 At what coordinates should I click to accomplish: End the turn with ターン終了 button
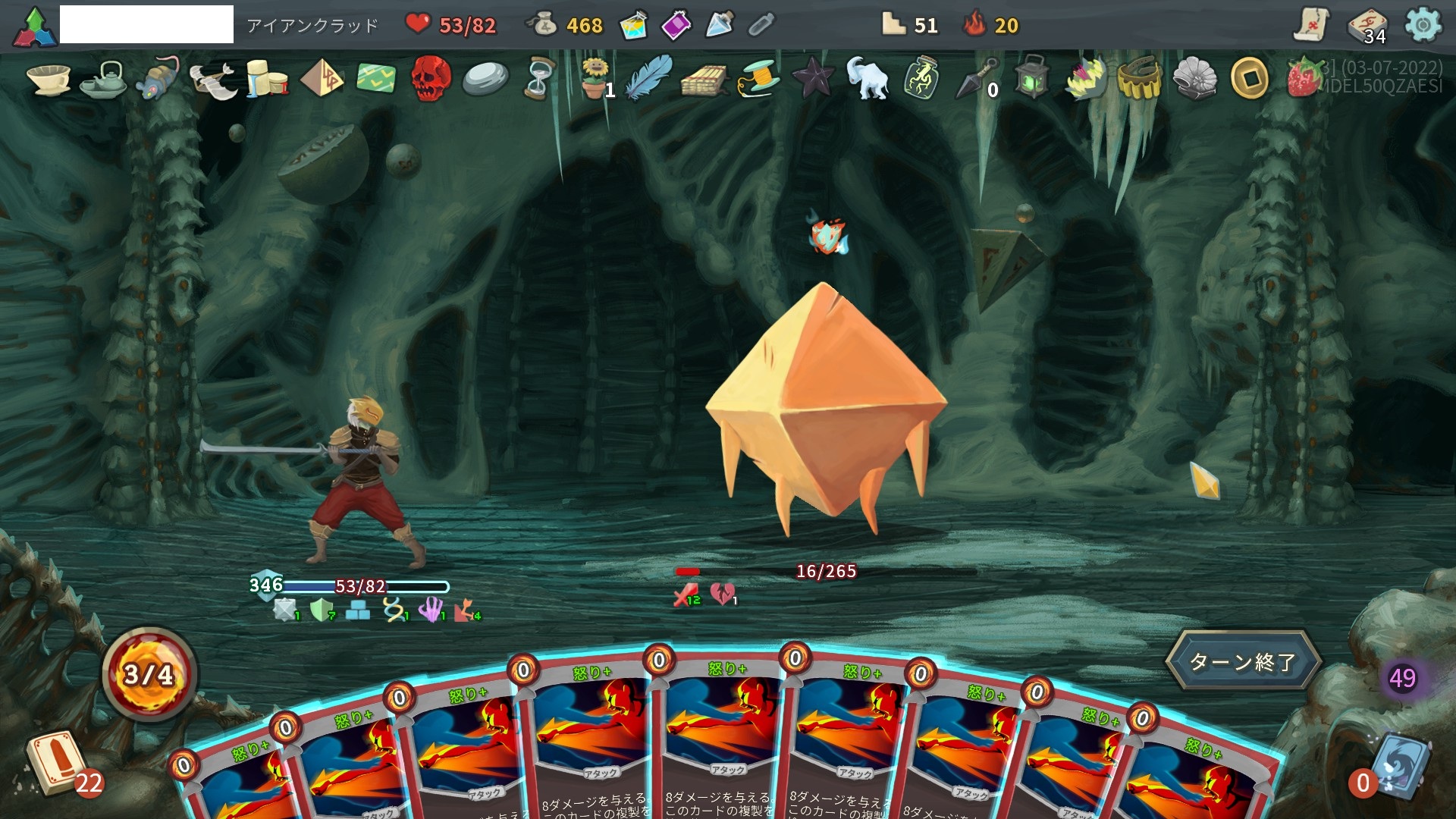(x=1244, y=661)
